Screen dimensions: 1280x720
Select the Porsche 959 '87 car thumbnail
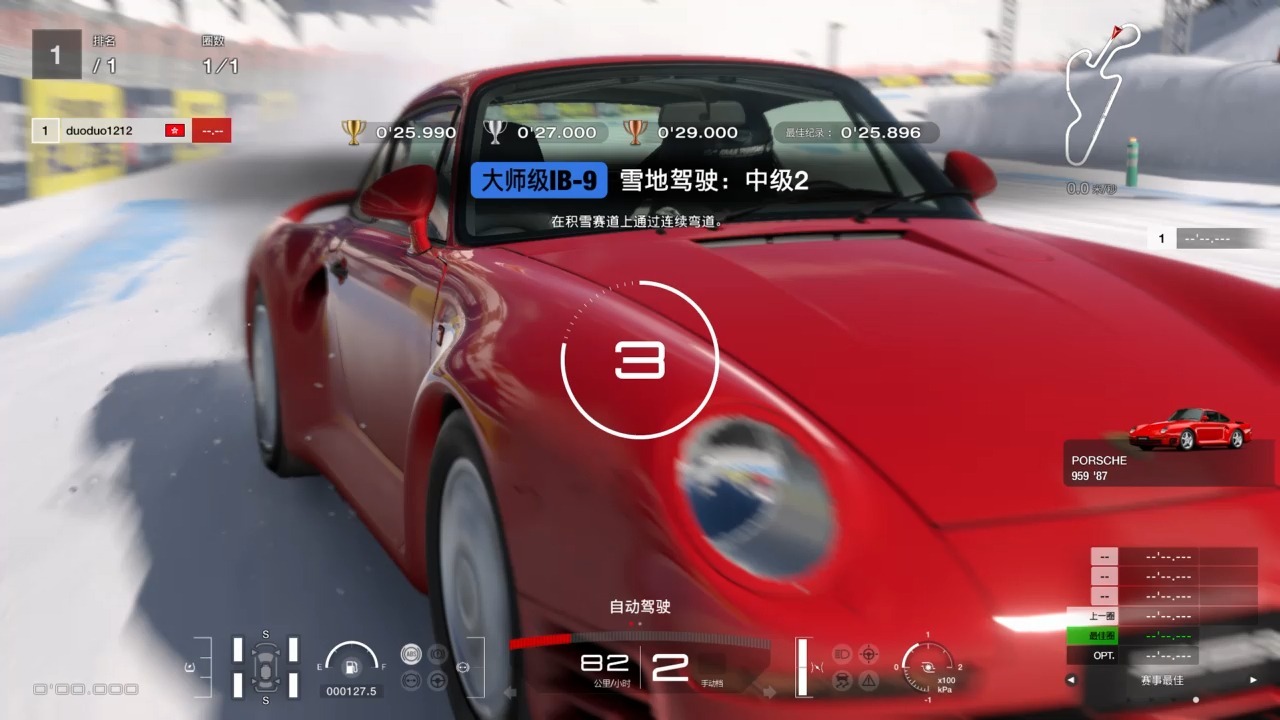pyautogui.click(x=1190, y=429)
